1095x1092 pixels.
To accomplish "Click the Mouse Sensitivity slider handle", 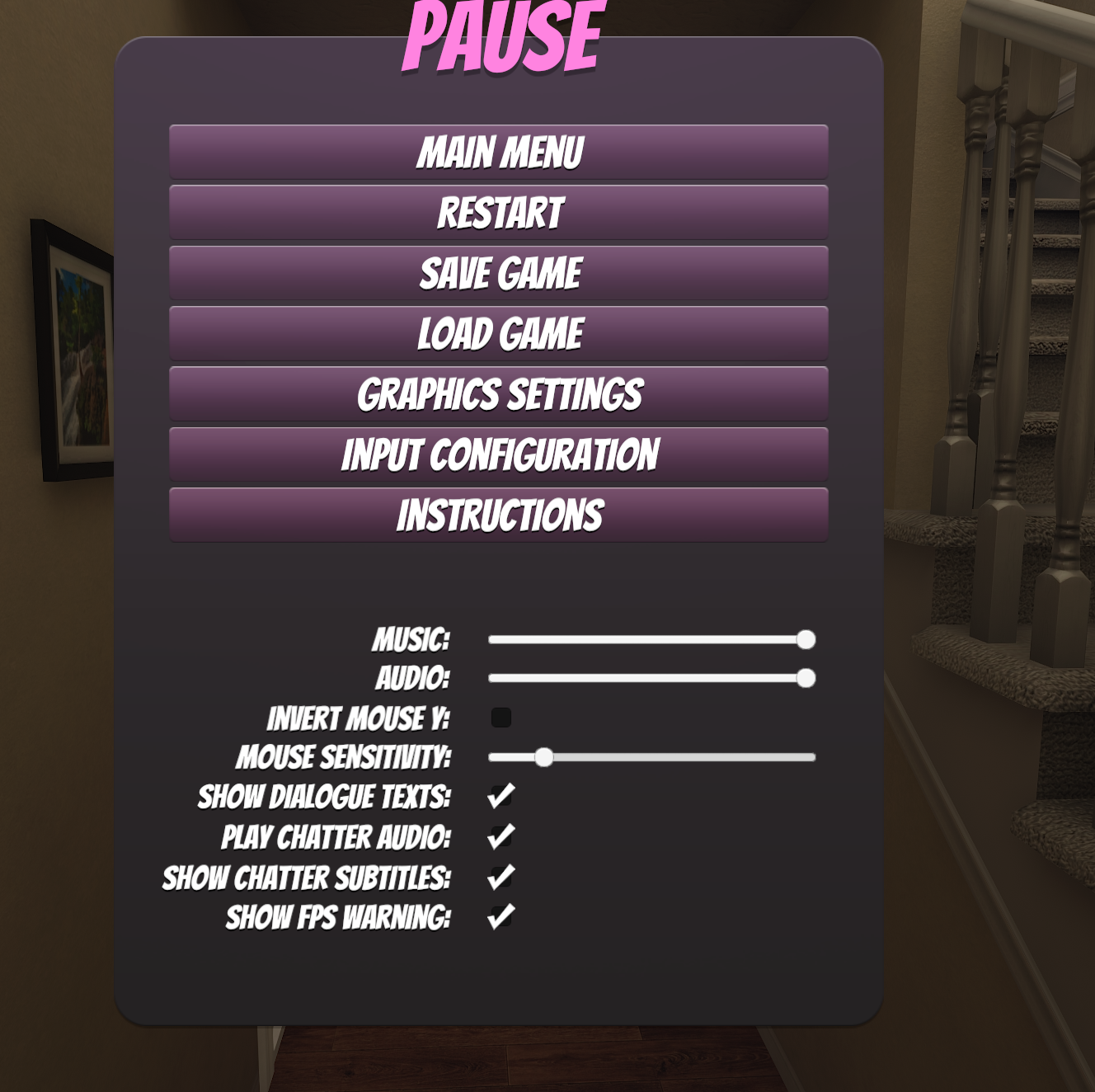I will click(546, 757).
